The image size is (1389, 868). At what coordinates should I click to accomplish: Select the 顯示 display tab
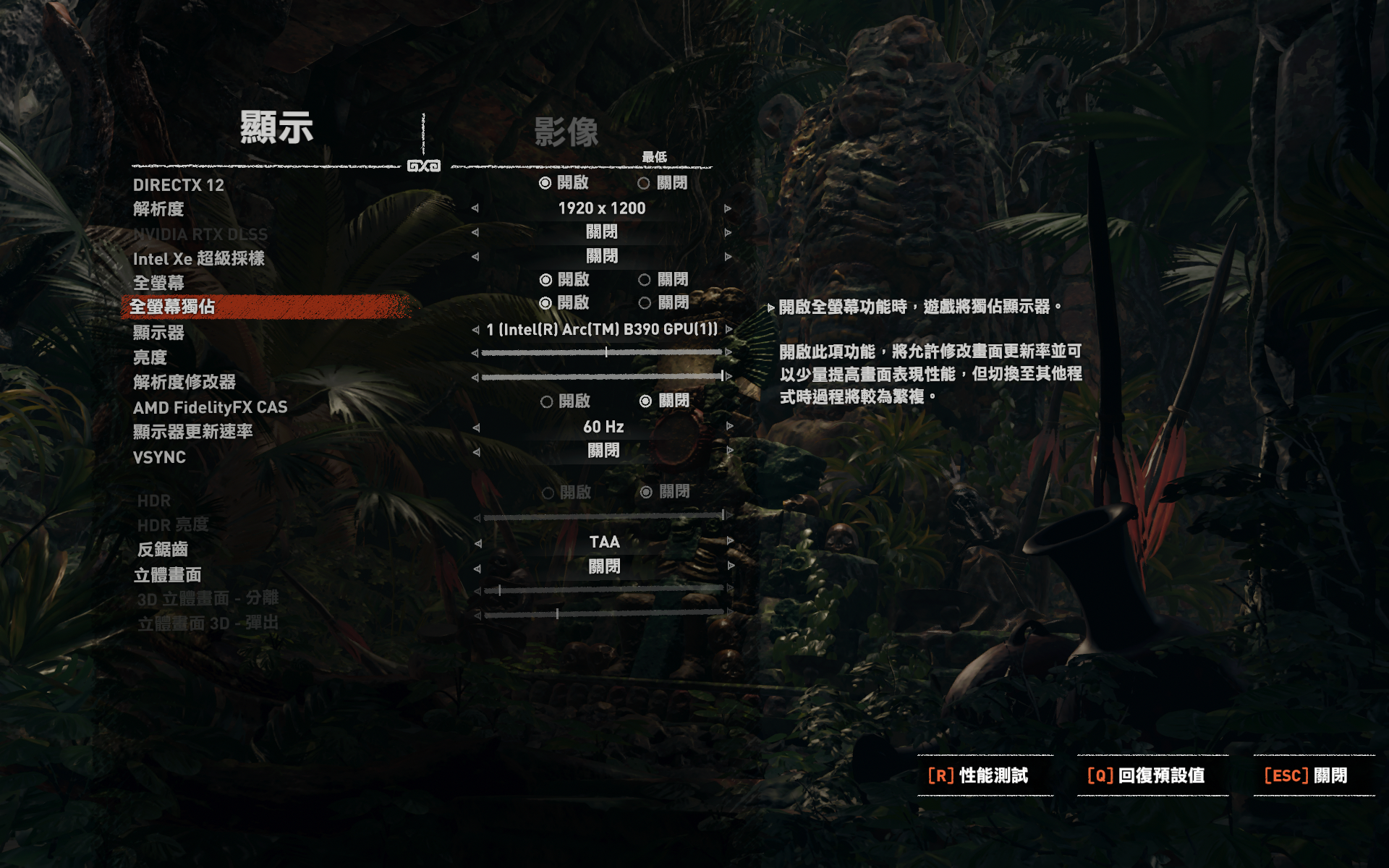pos(276,128)
